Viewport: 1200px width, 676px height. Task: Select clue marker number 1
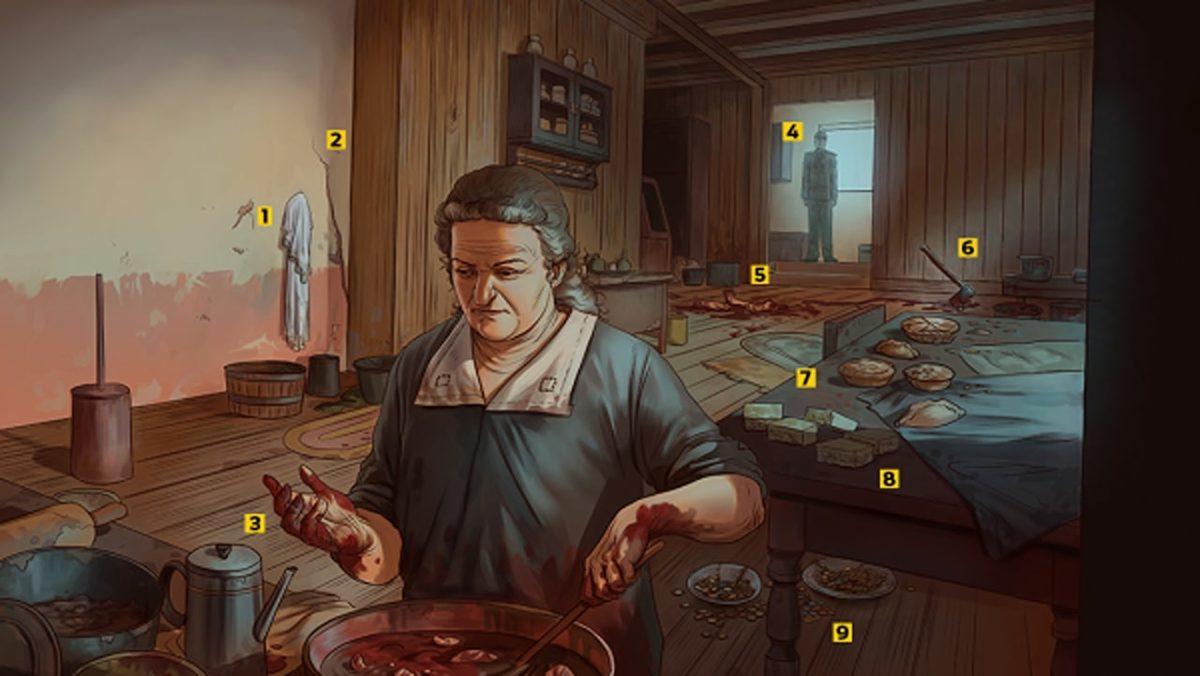[x=264, y=215]
